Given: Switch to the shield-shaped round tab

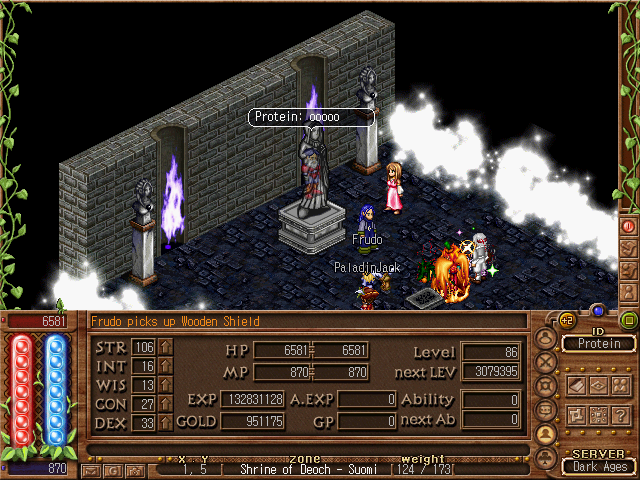Looking at the screenshot, I should [545, 386].
